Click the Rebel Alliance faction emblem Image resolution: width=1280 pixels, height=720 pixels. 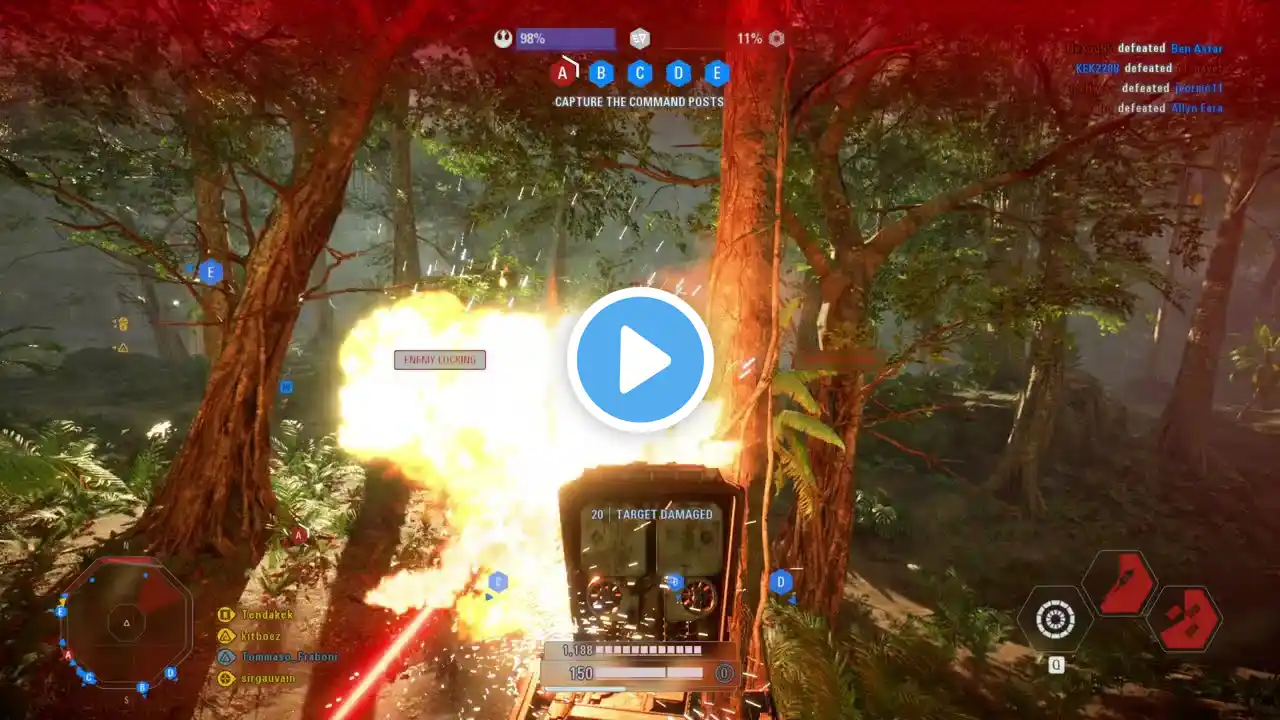click(503, 39)
